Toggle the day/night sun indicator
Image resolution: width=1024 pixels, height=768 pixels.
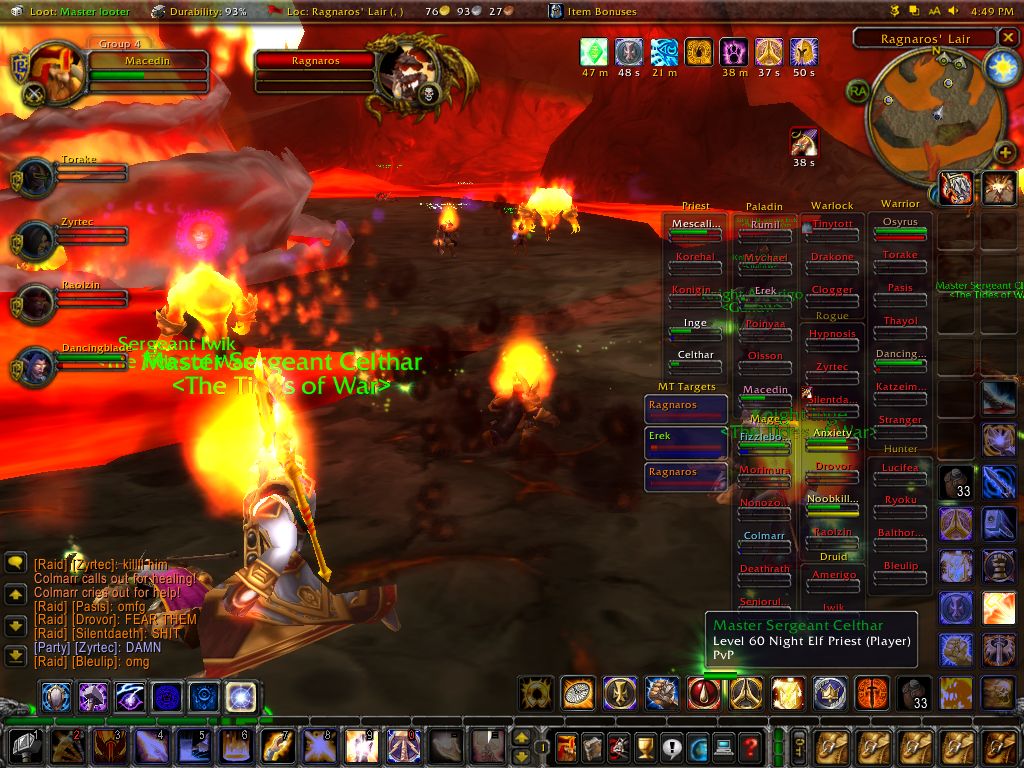1000,66
